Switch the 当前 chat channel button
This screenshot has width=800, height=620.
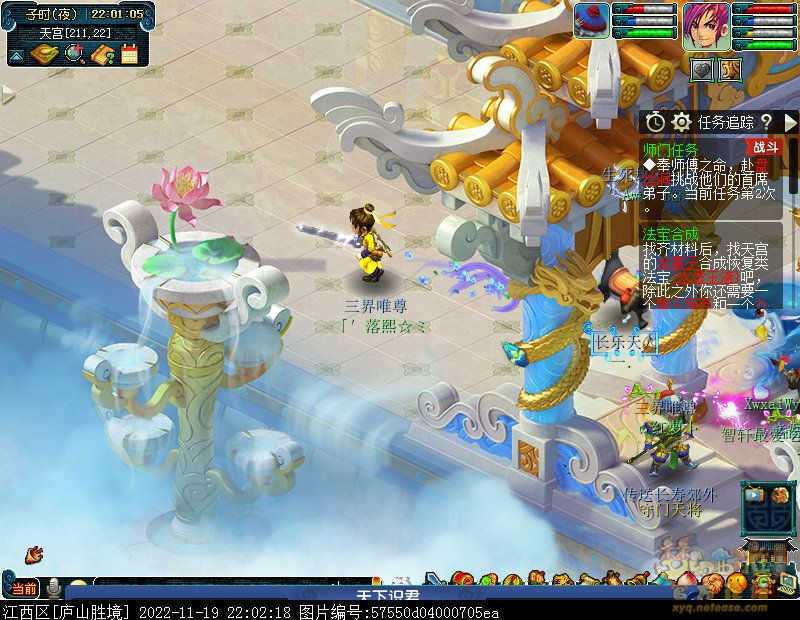(x=25, y=588)
